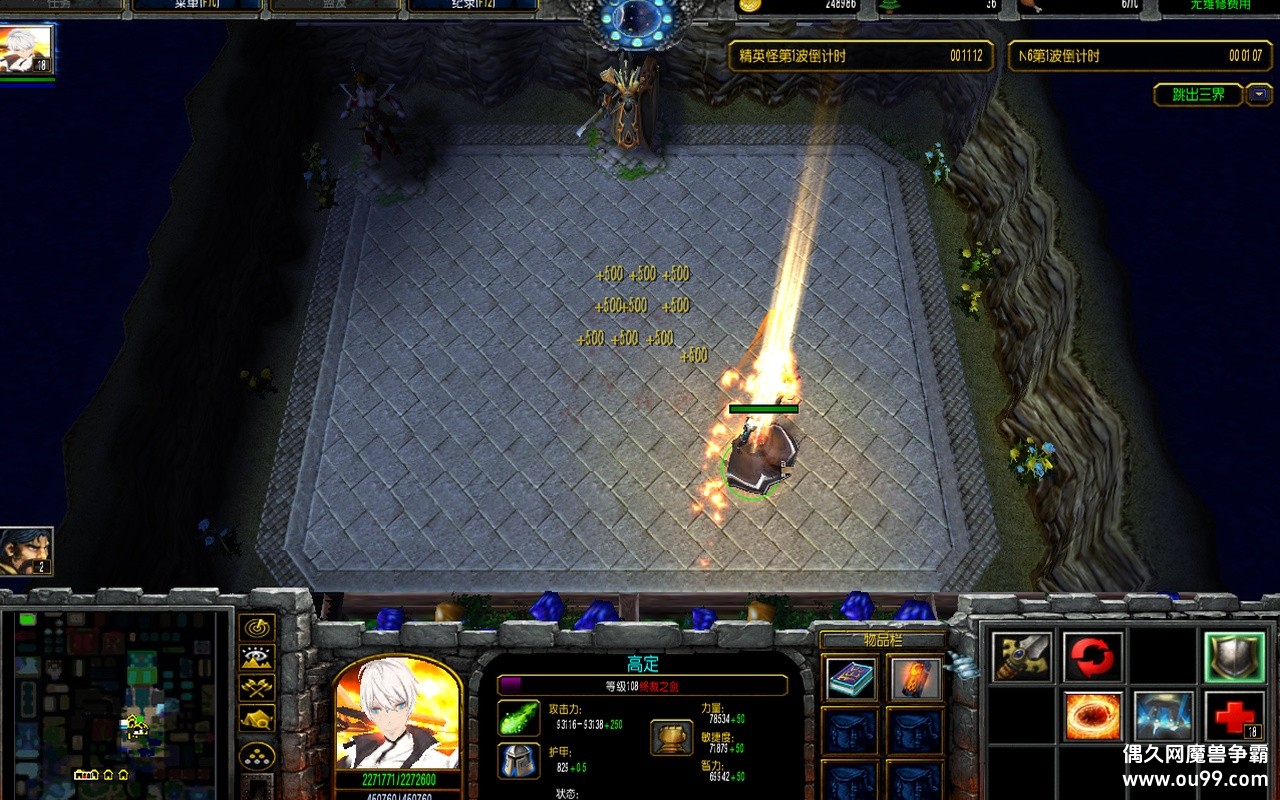Open the red cross skill button
The width and height of the screenshot is (1280, 800).
1234,716
